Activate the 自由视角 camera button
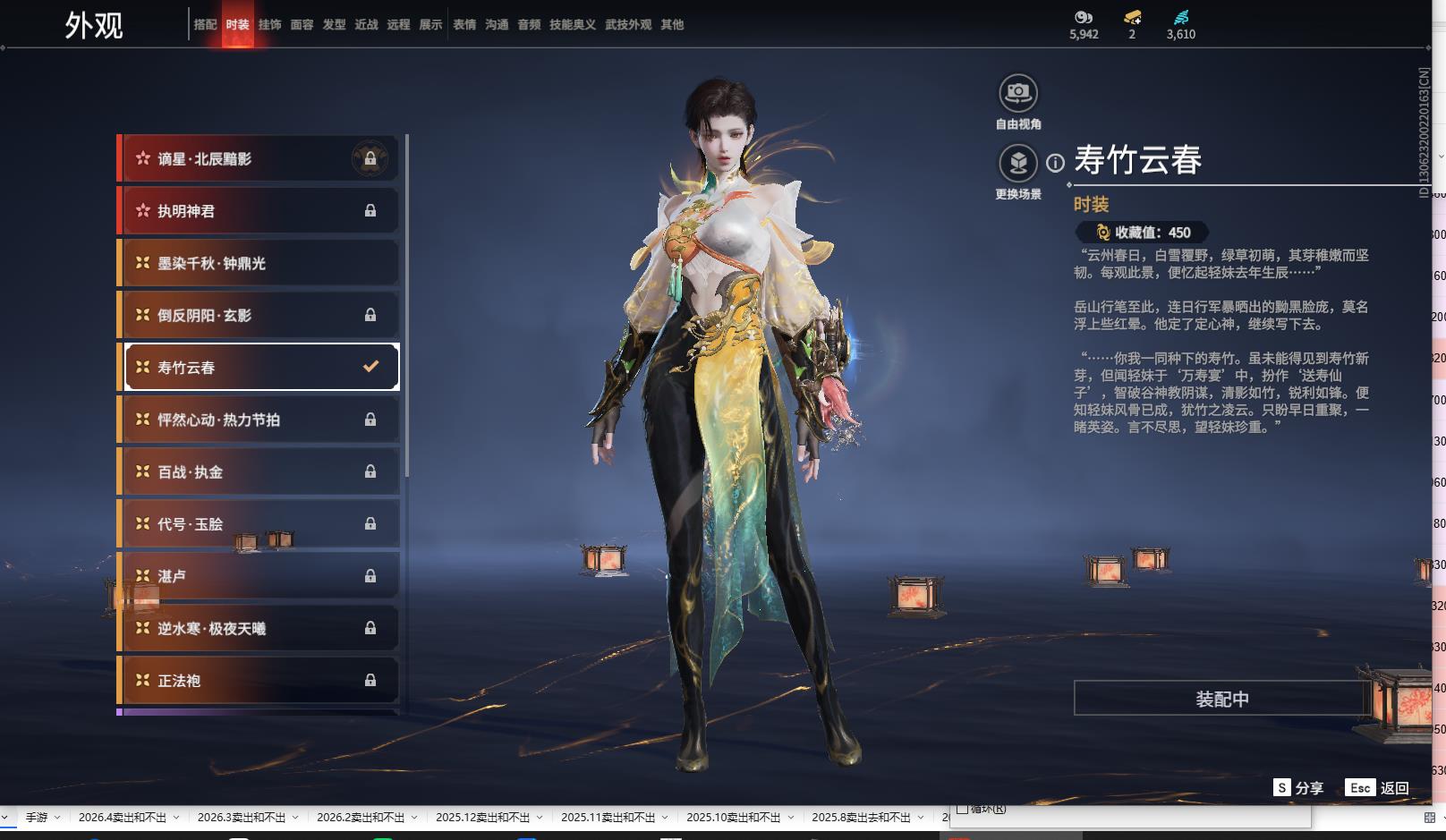Viewport: 1446px width, 840px height. 1018,93
